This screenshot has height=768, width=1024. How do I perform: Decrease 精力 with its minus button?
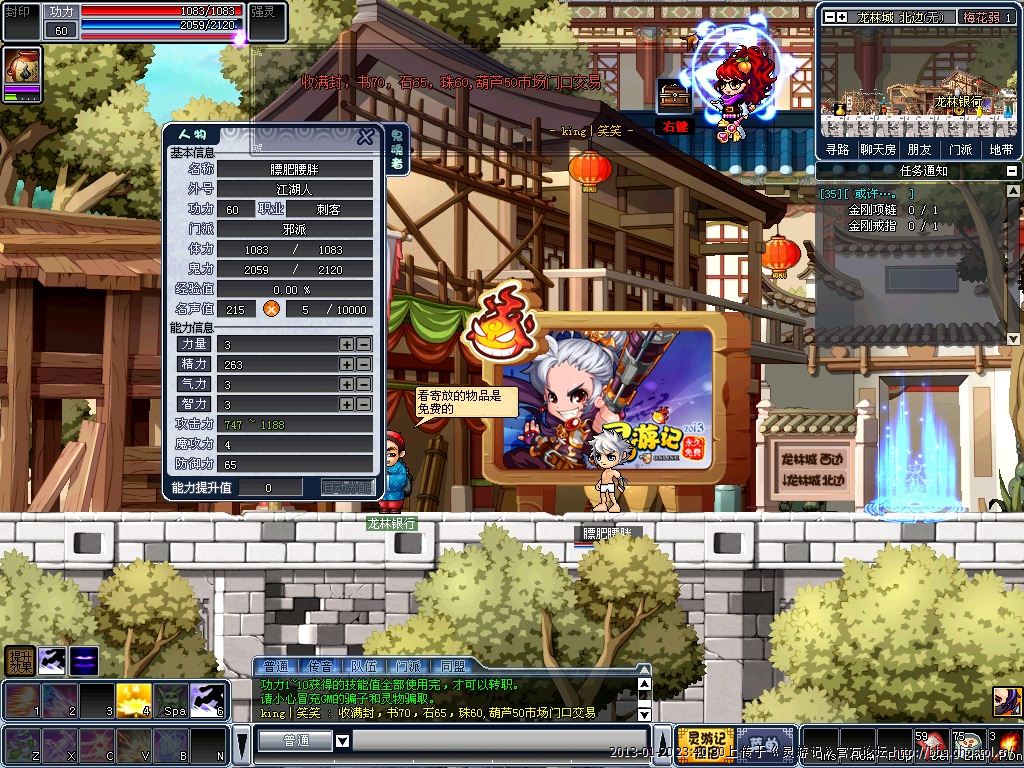click(x=363, y=364)
